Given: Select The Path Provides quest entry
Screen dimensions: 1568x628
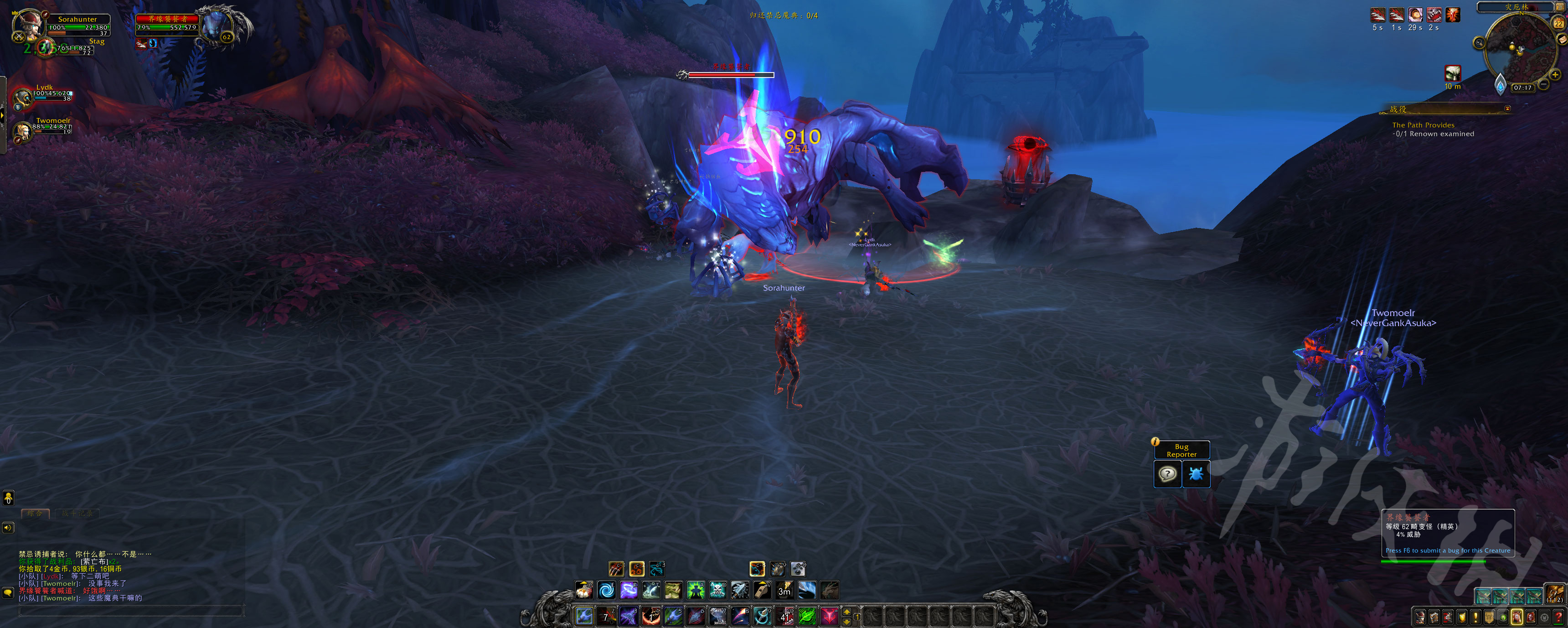Looking at the screenshot, I should click(1423, 125).
